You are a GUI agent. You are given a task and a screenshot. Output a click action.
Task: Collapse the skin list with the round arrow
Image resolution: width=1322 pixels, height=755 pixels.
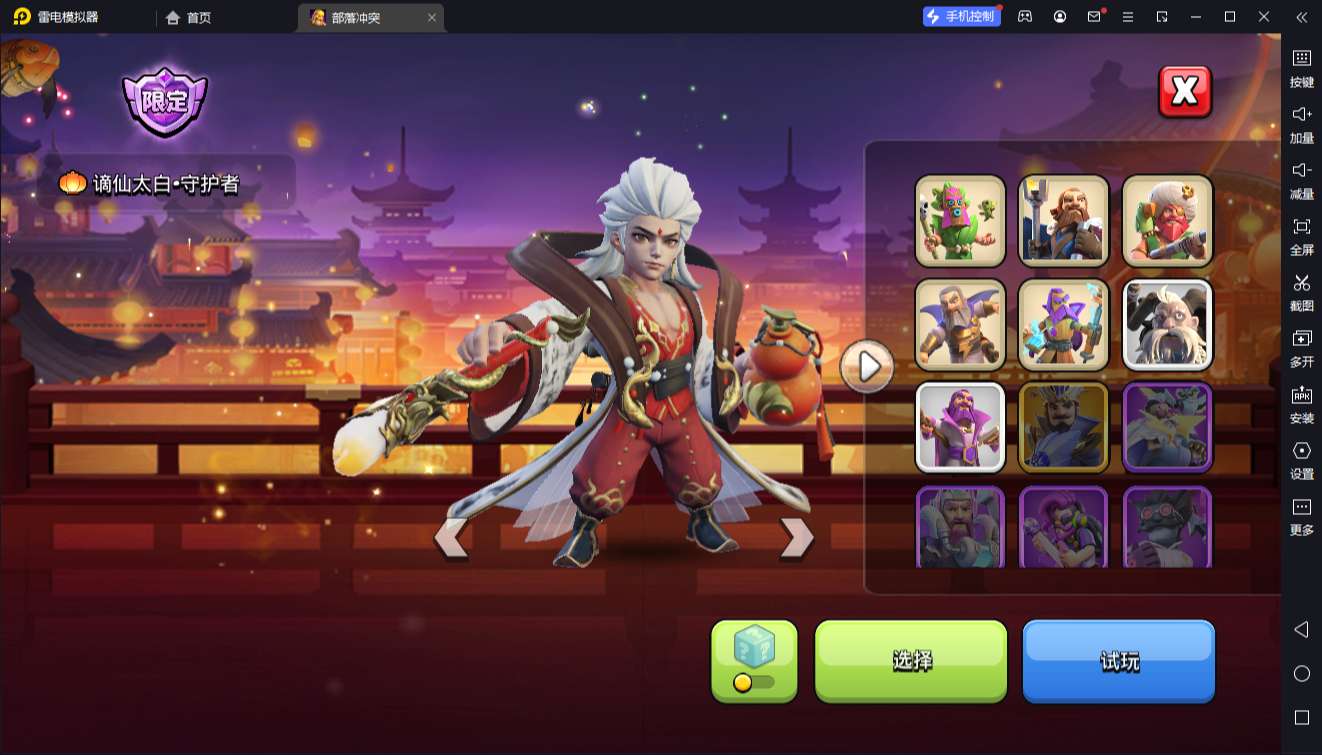click(867, 367)
